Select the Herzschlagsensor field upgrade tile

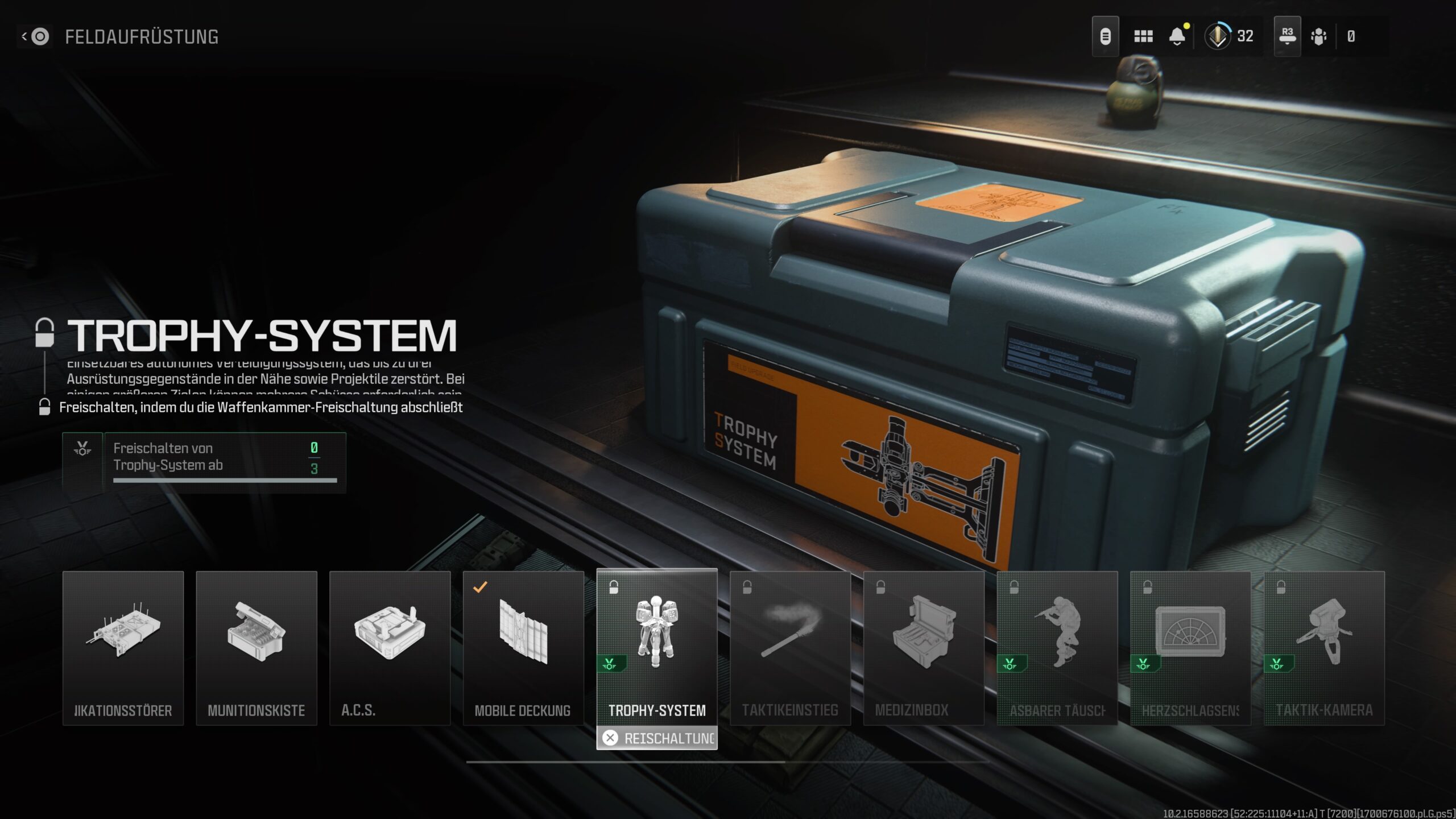pyautogui.click(x=1190, y=648)
